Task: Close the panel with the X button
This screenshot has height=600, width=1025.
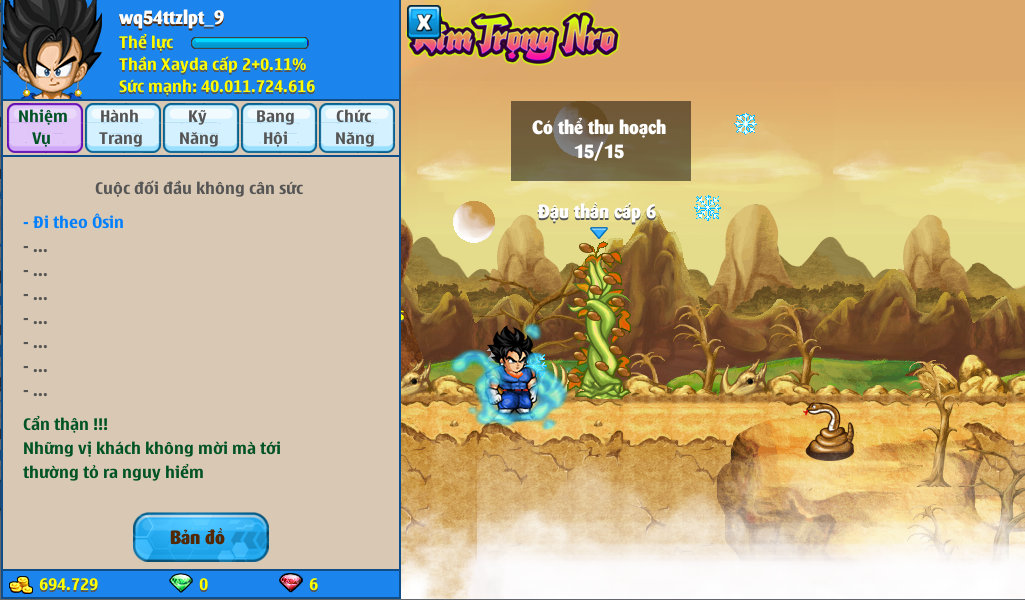Action: coord(424,22)
